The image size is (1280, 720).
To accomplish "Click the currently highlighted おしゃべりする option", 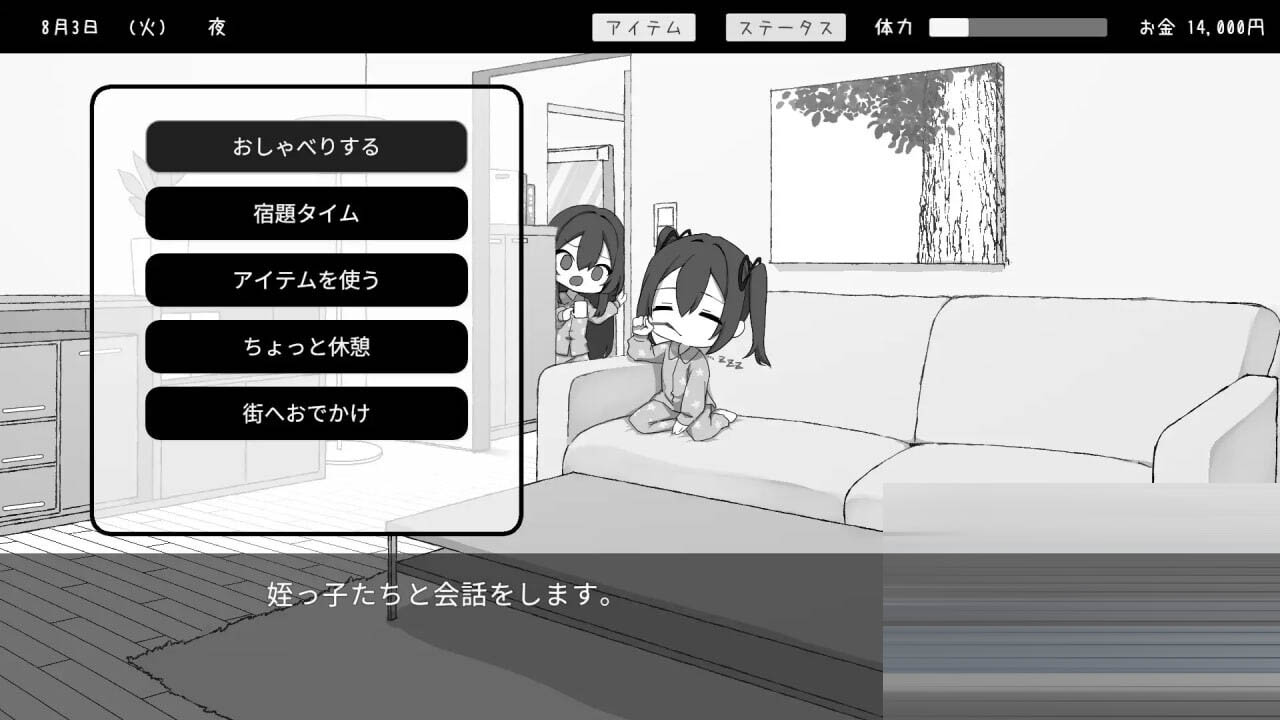I will tap(306, 146).
